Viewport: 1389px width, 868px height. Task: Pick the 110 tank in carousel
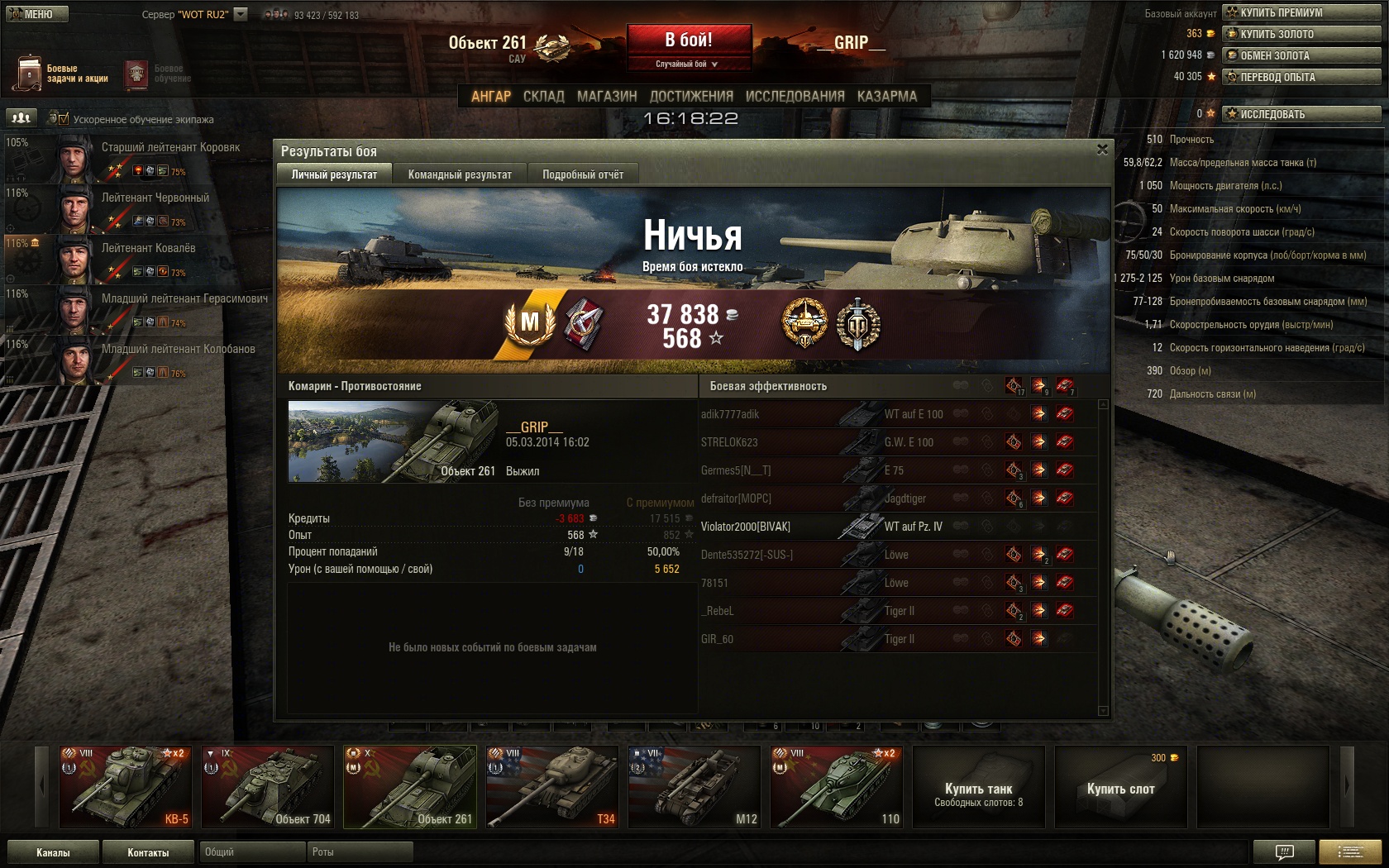836,786
